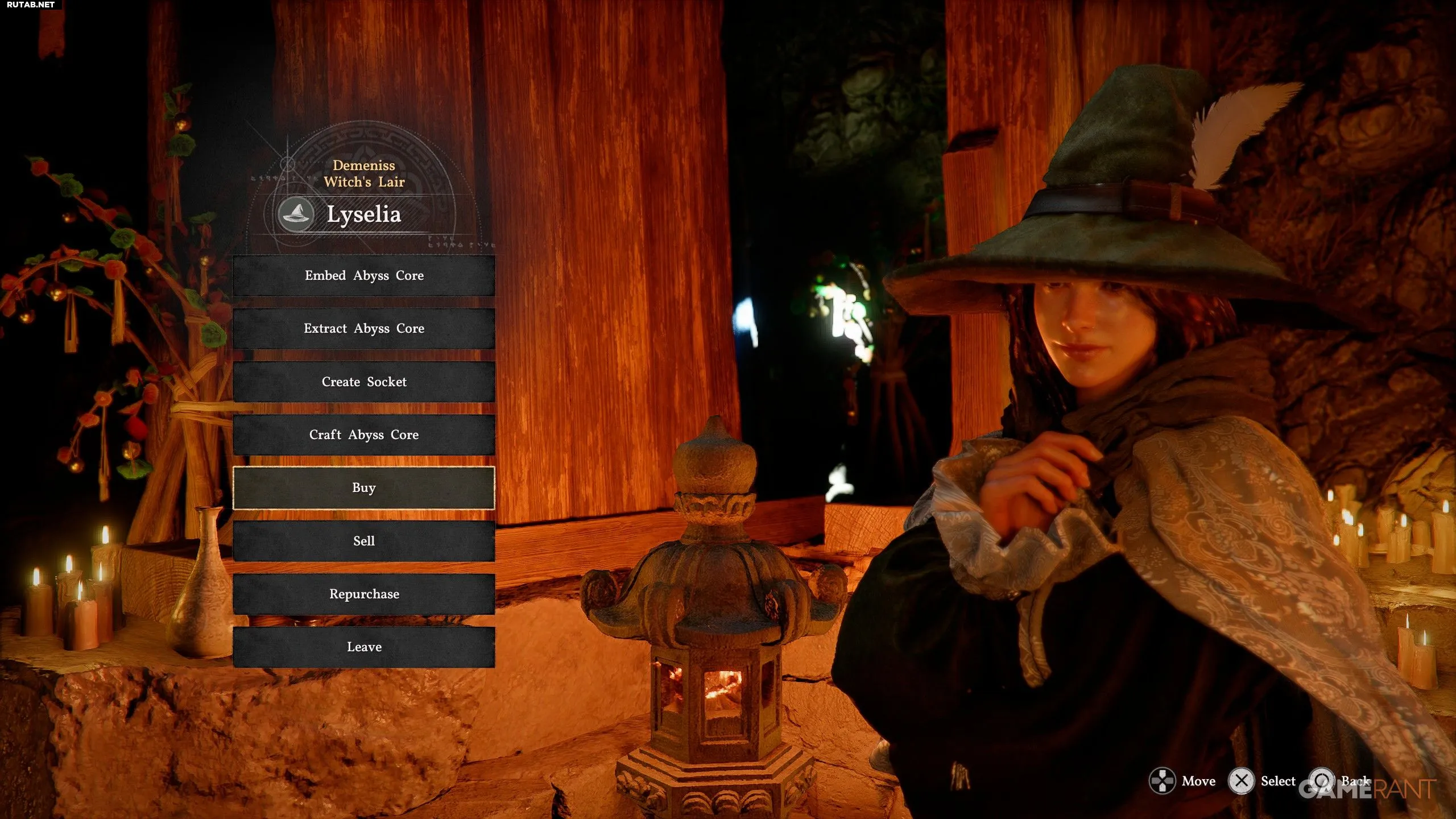The image size is (1456, 819).
Task: Open the Buy shop menu
Action: (364, 488)
